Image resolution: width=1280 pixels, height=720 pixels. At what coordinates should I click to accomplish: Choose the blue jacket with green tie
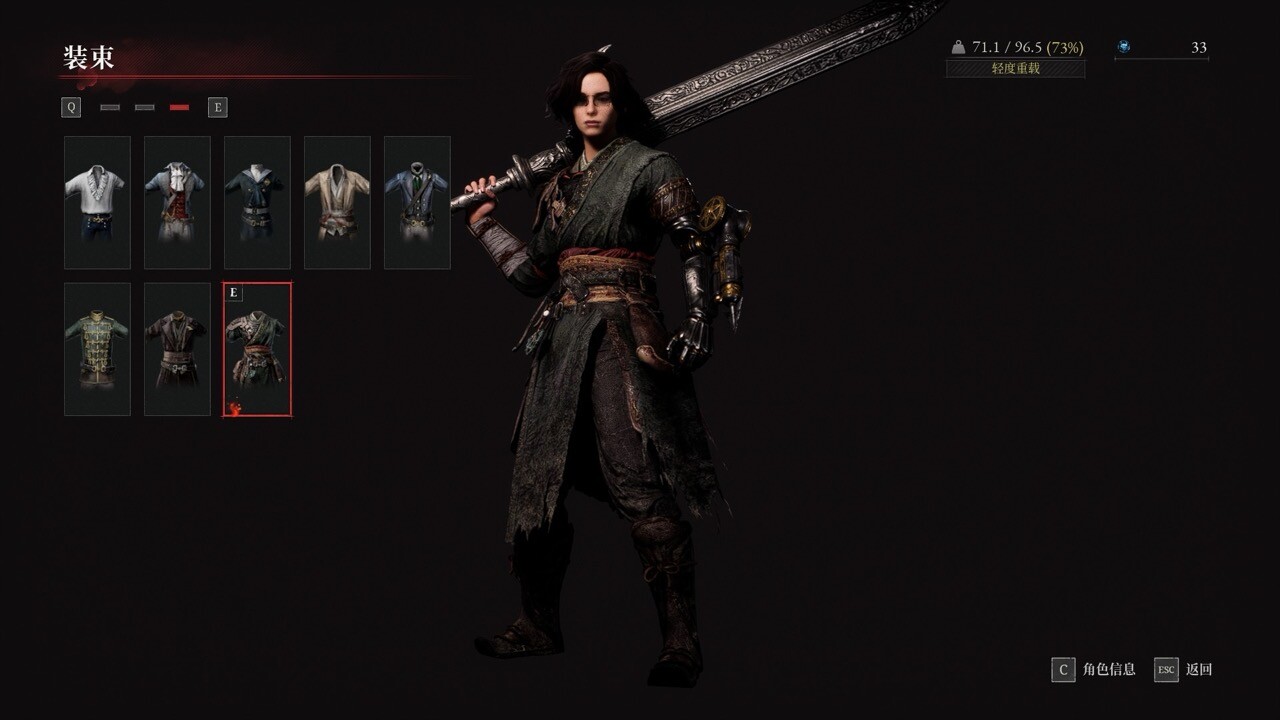[417, 202]
